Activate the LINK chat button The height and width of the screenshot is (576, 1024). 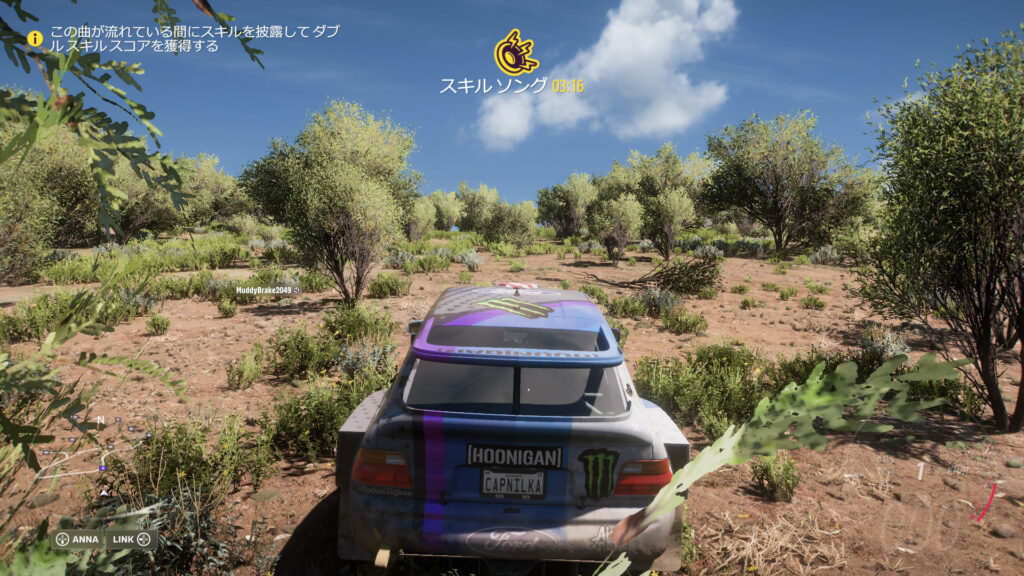tap(131, 539)
